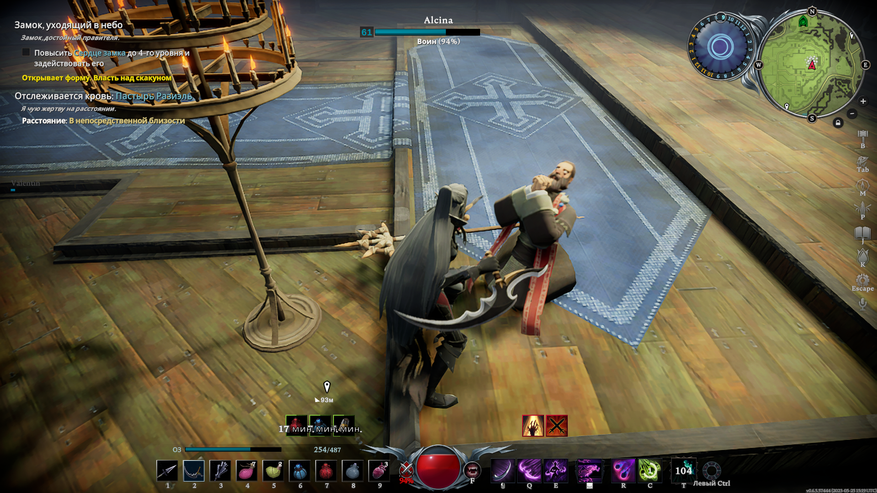Viewport: 877px width, 493px height.
Task: Trigger the ultimate ability showing 104
Action: 684,469
